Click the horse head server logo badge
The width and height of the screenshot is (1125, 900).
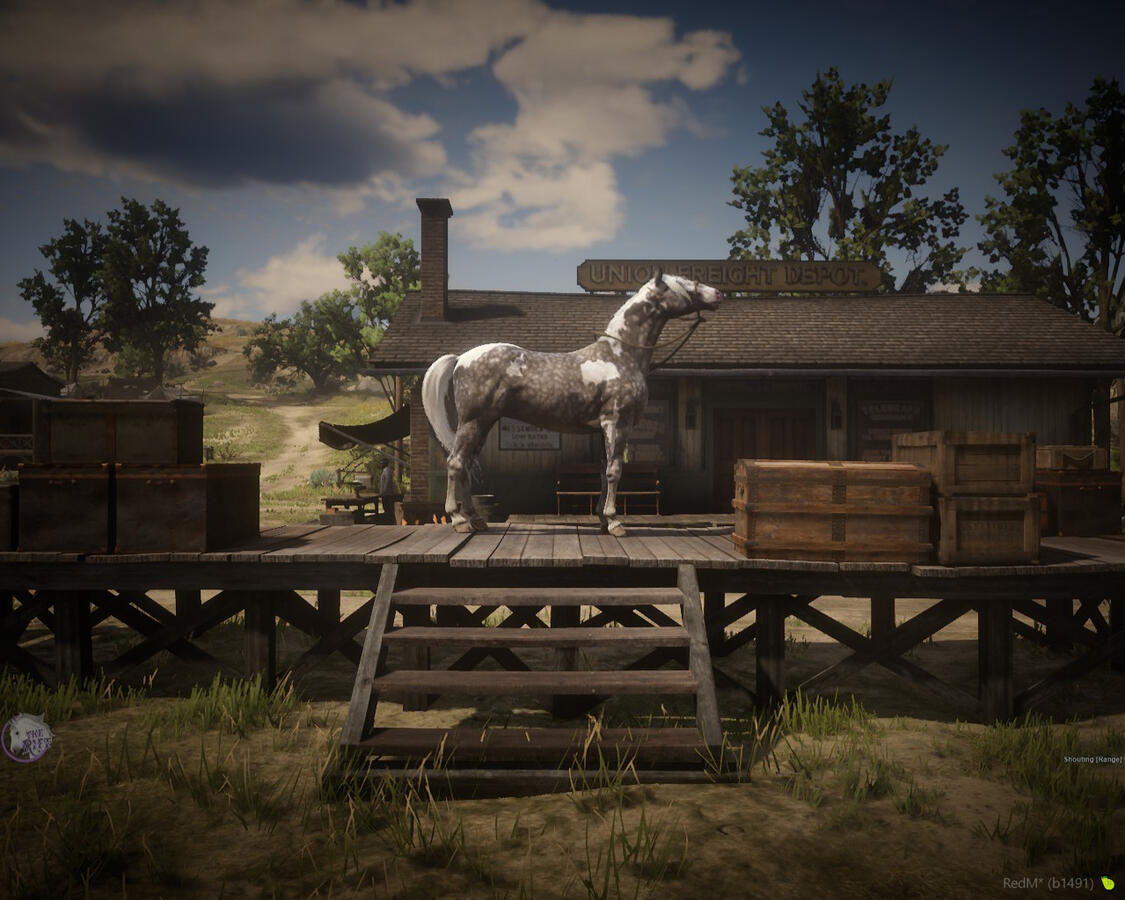pyautogui.click(x=26, y=738)
